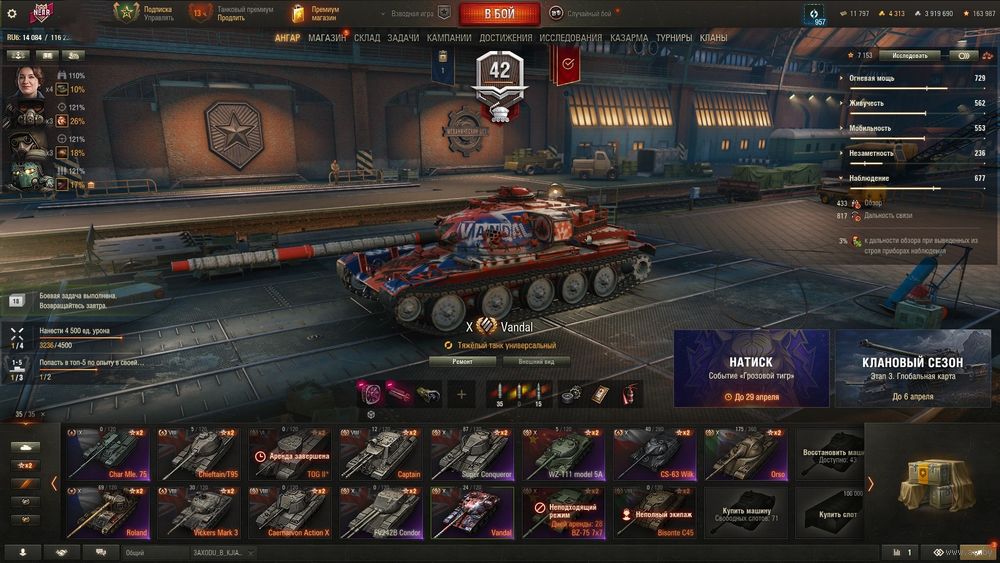The image size is (1000, 563).
Task: Pick the Bisonte C45 tank
Action: coord(654,512)
